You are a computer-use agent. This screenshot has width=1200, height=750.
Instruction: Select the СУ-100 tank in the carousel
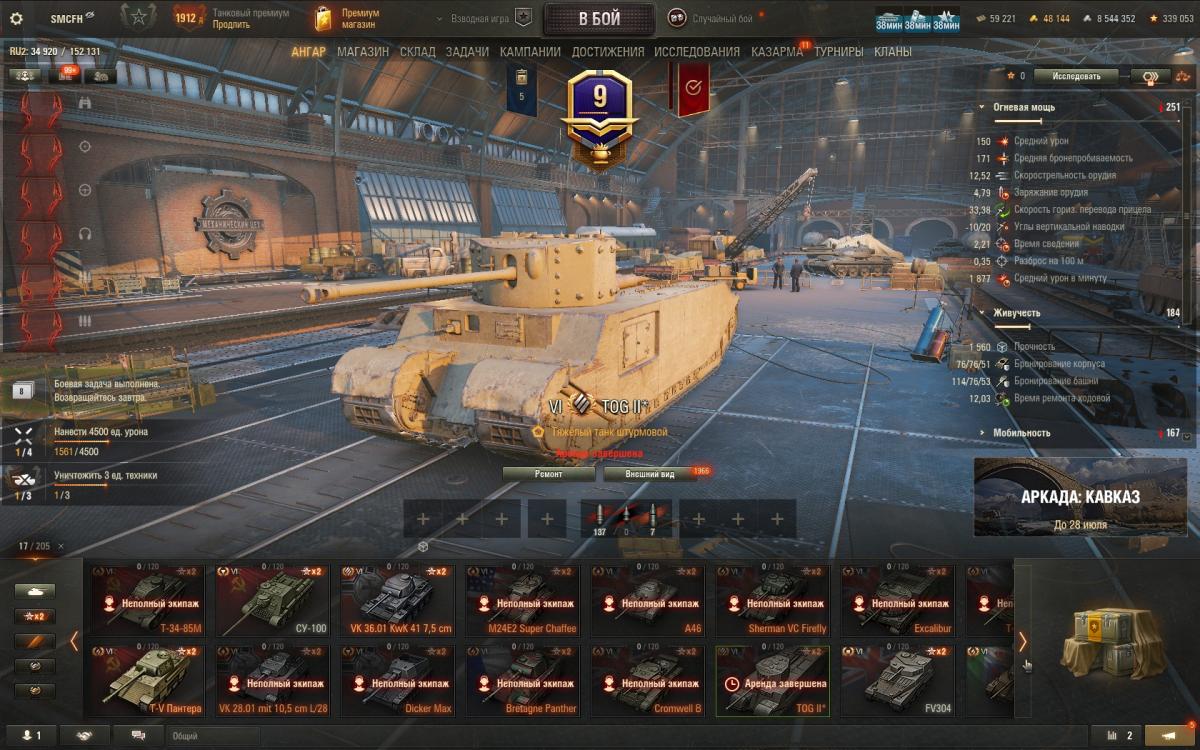270,601
